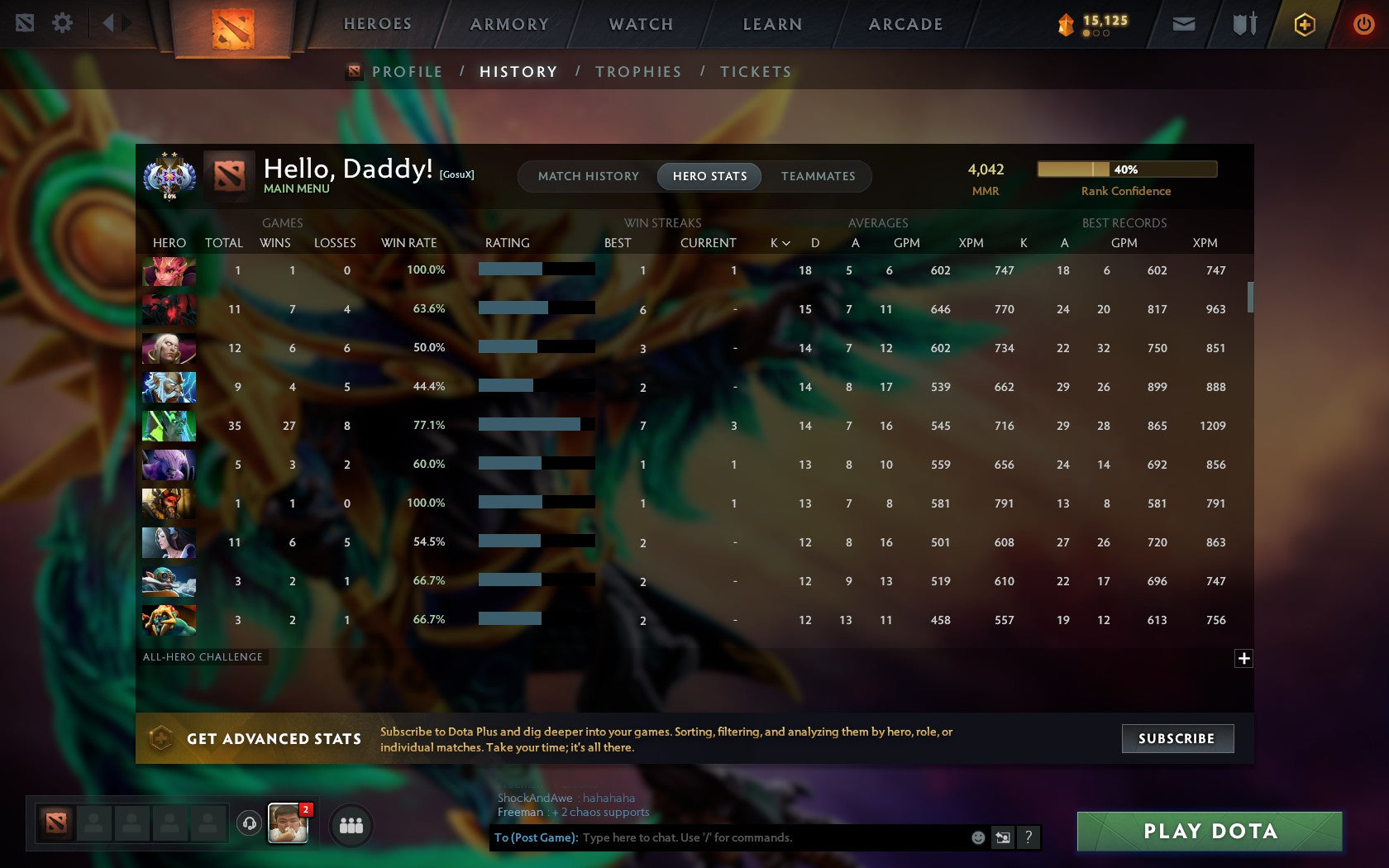Open the Teammates tab
The width and height of the screenshot is (1389, 868).
coord(818,176)
